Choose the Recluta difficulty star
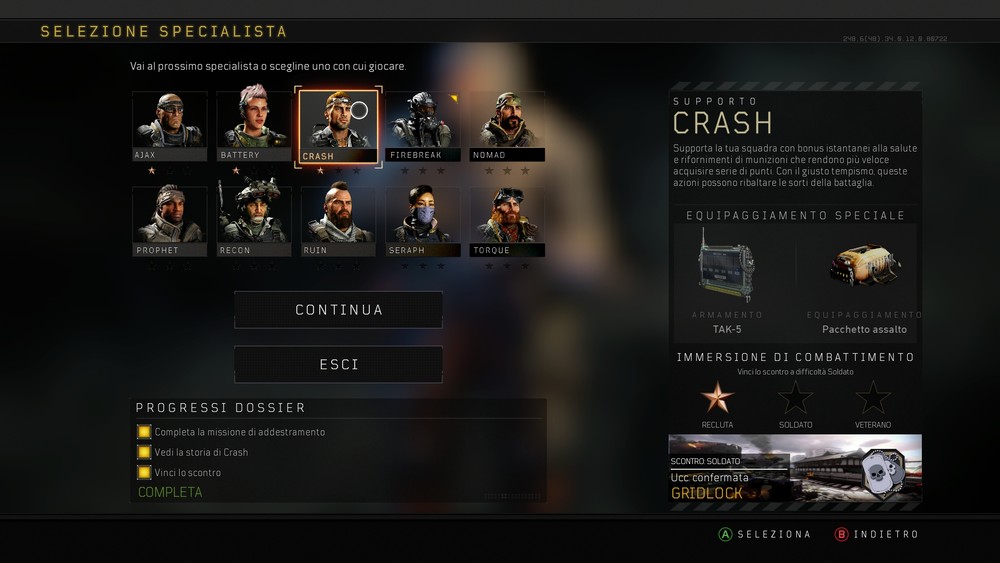Image resolution: width=1000 pixels, height=563 pixels. pyautogui.click(x=717, y=398)
